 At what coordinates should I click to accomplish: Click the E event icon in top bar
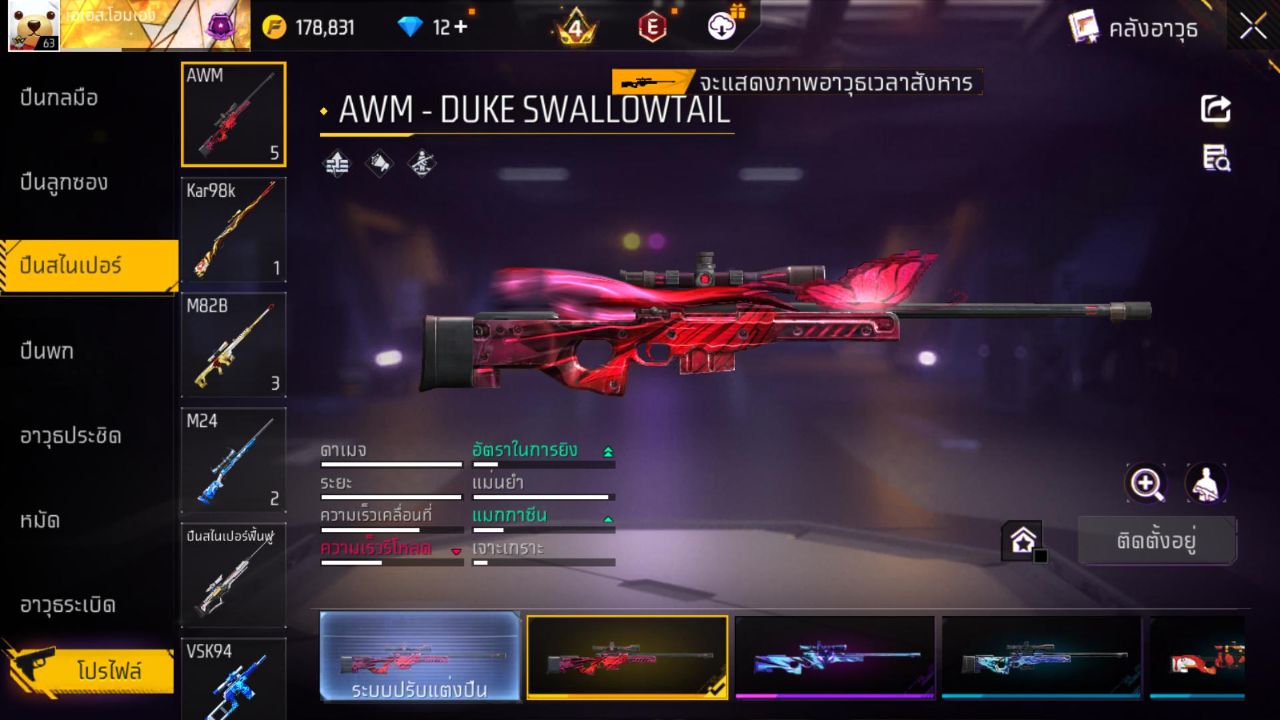(x=652, y=27)
